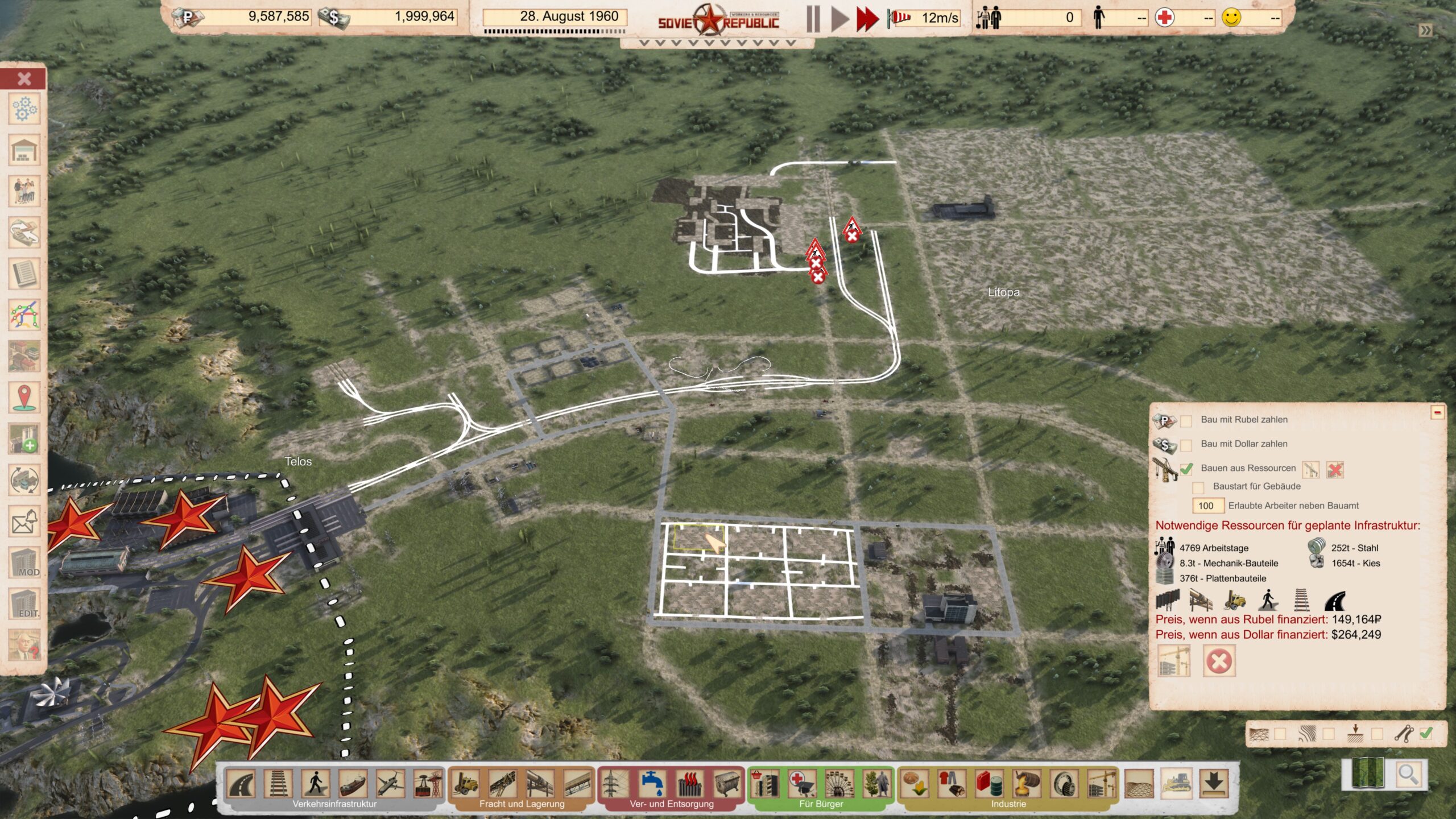Open the bulldozer demolition tool
The height and width of the screenshot is (819, 1456).
click(1177, 784)
